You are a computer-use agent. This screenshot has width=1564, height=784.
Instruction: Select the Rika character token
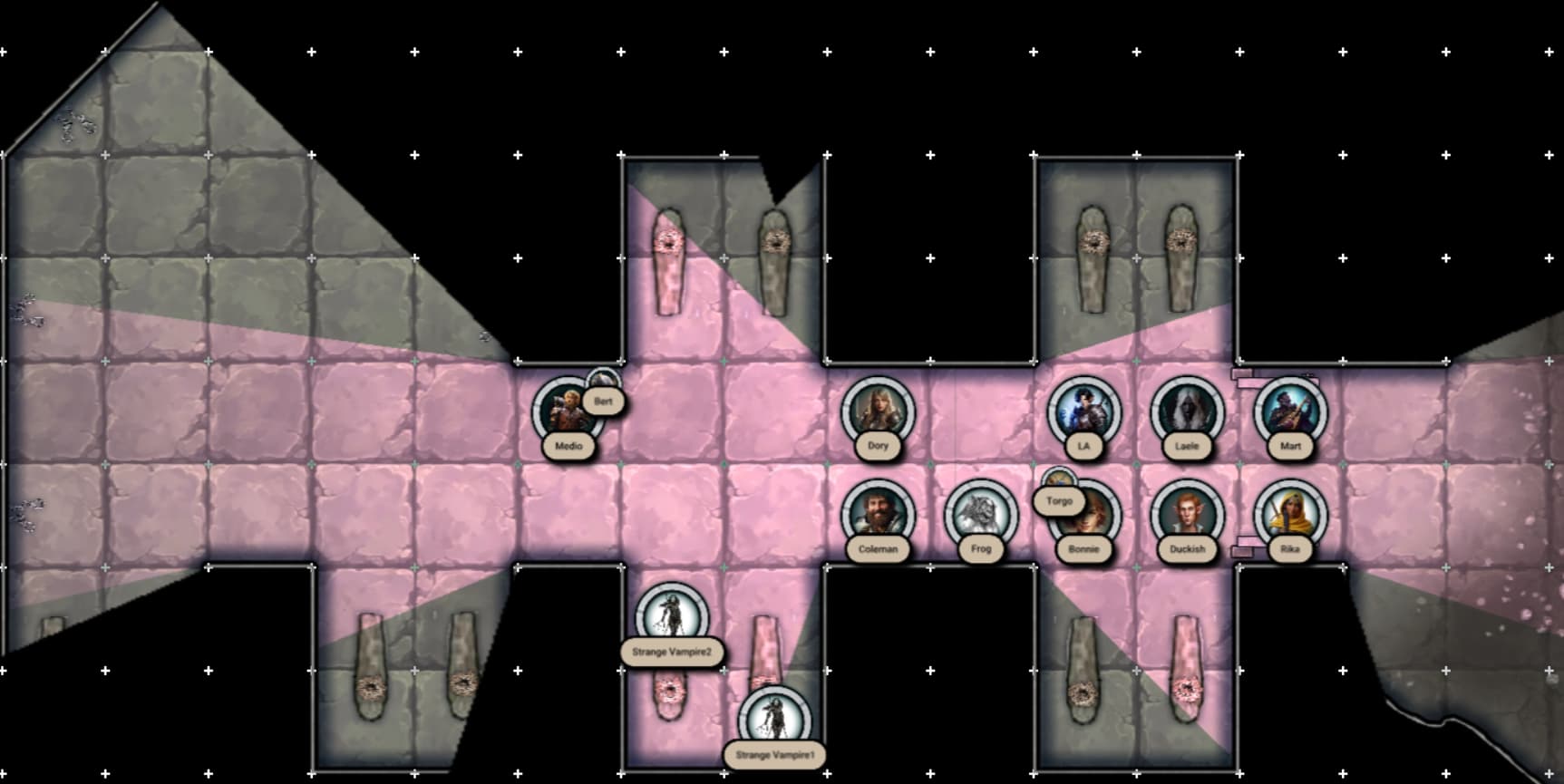(x=1290, y=514)
